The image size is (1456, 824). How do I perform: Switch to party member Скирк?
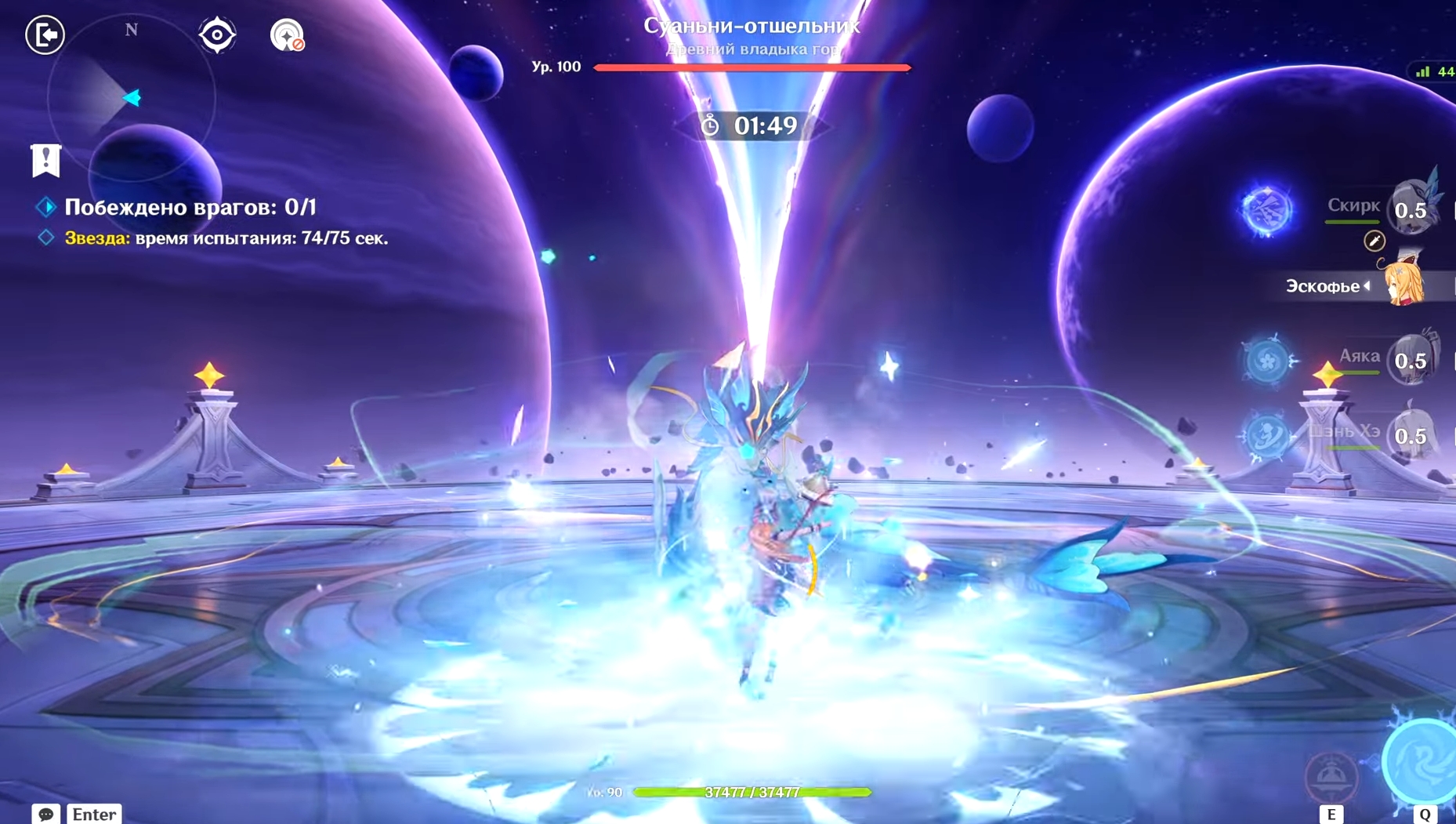(1411, 209)
